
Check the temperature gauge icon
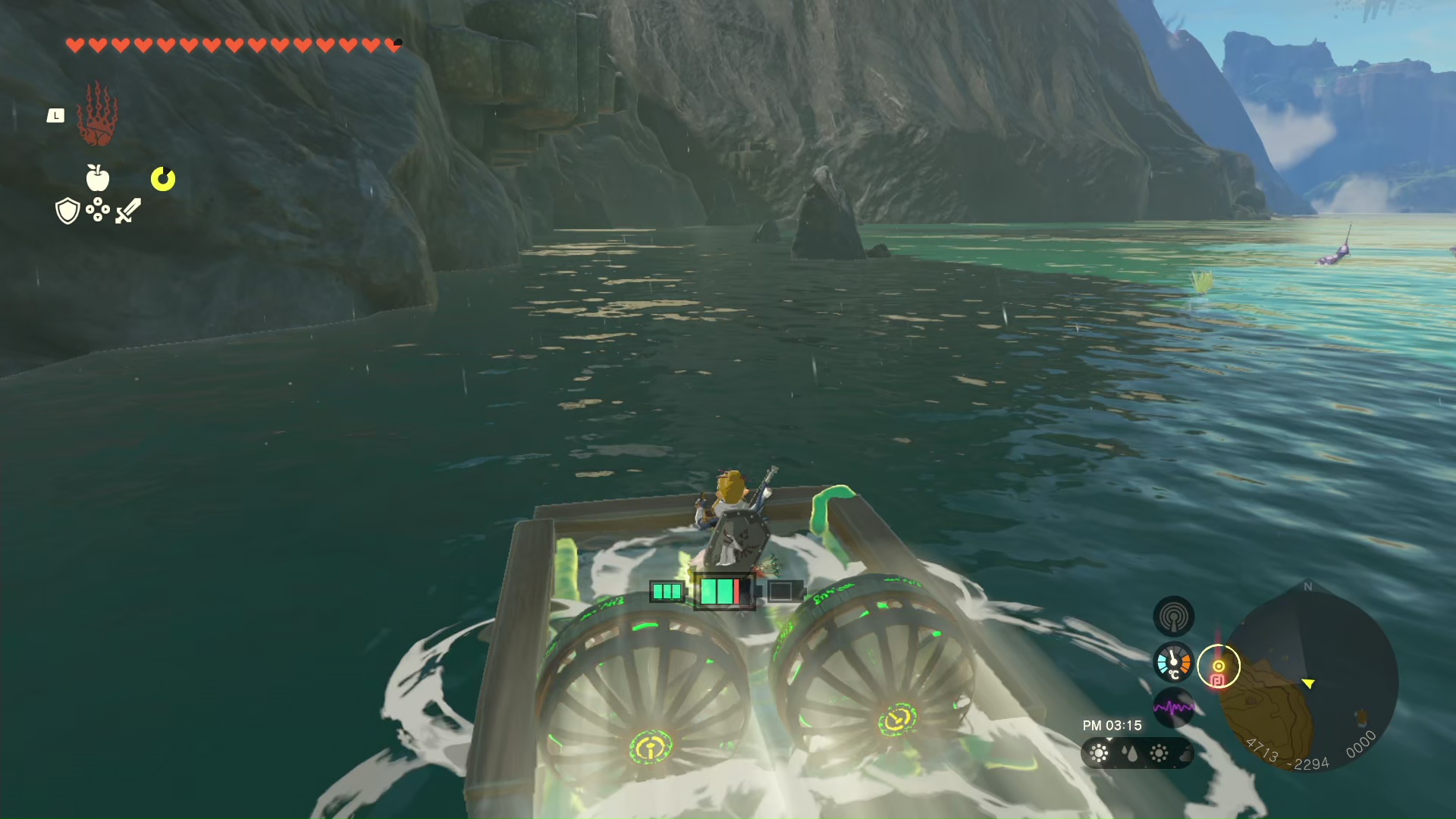pos(1173,662)
